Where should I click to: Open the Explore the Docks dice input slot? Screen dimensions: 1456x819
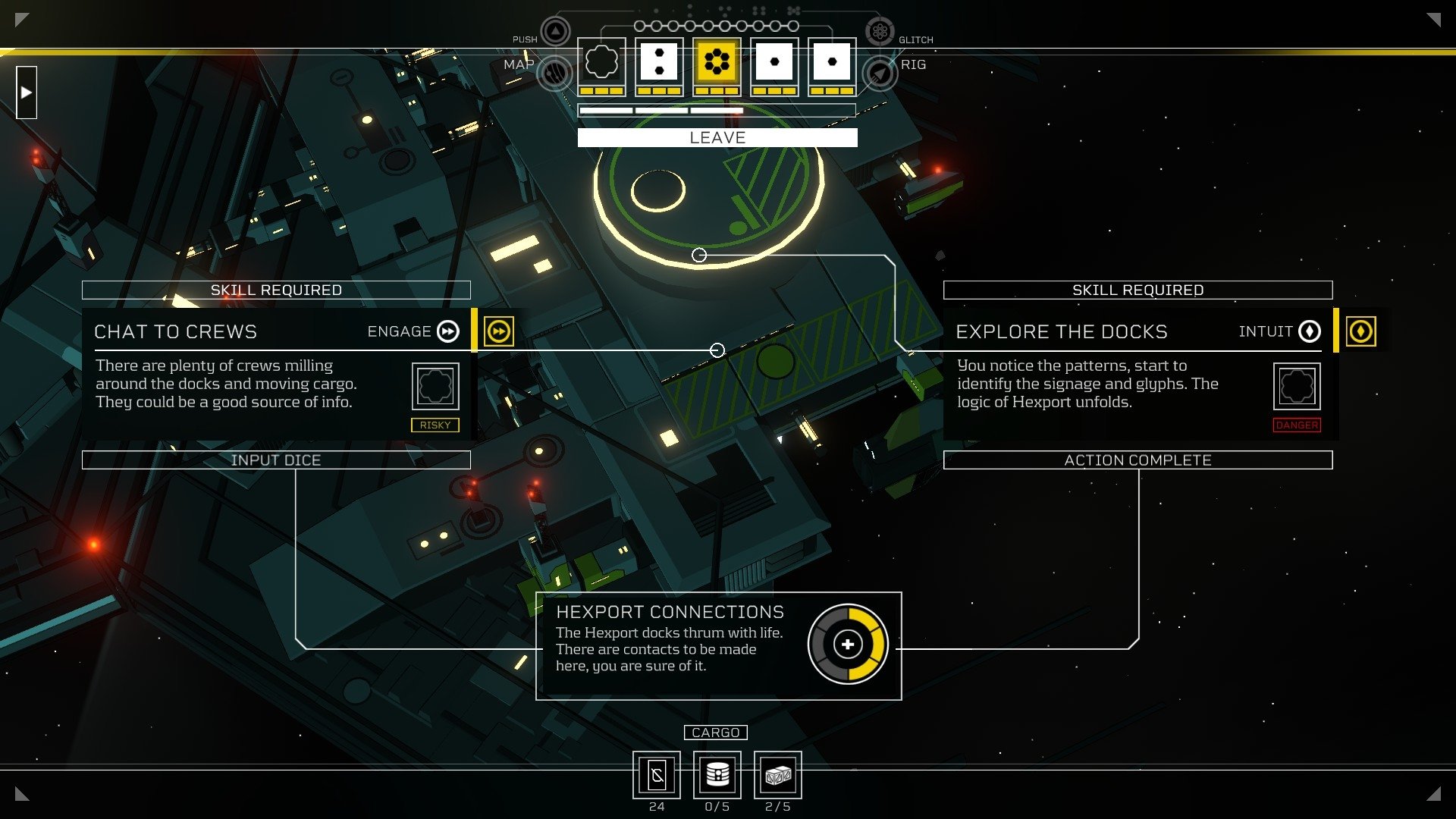click(1298, 386)
